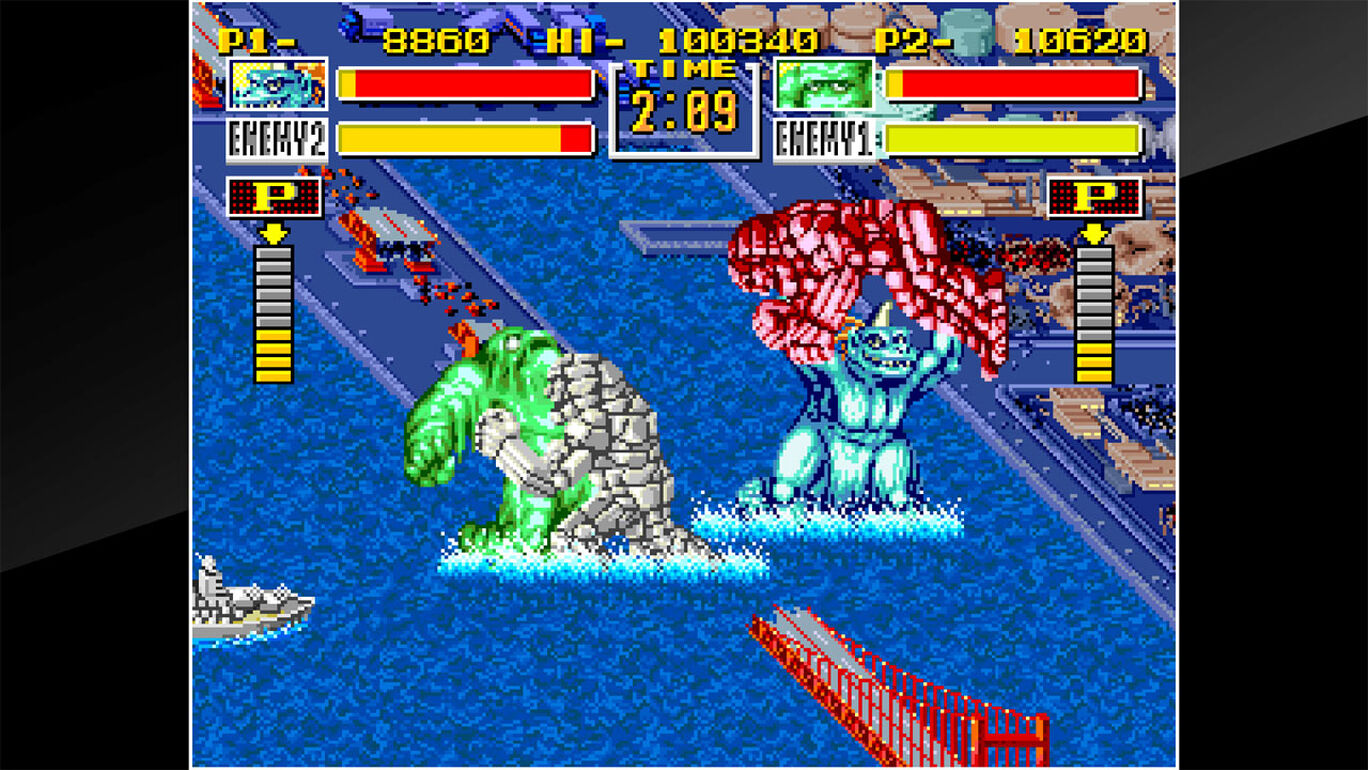Click the bottom yellow segment of the left power meter
The height and width of the screenshot is (770, 1368).
tap(274, 375)
